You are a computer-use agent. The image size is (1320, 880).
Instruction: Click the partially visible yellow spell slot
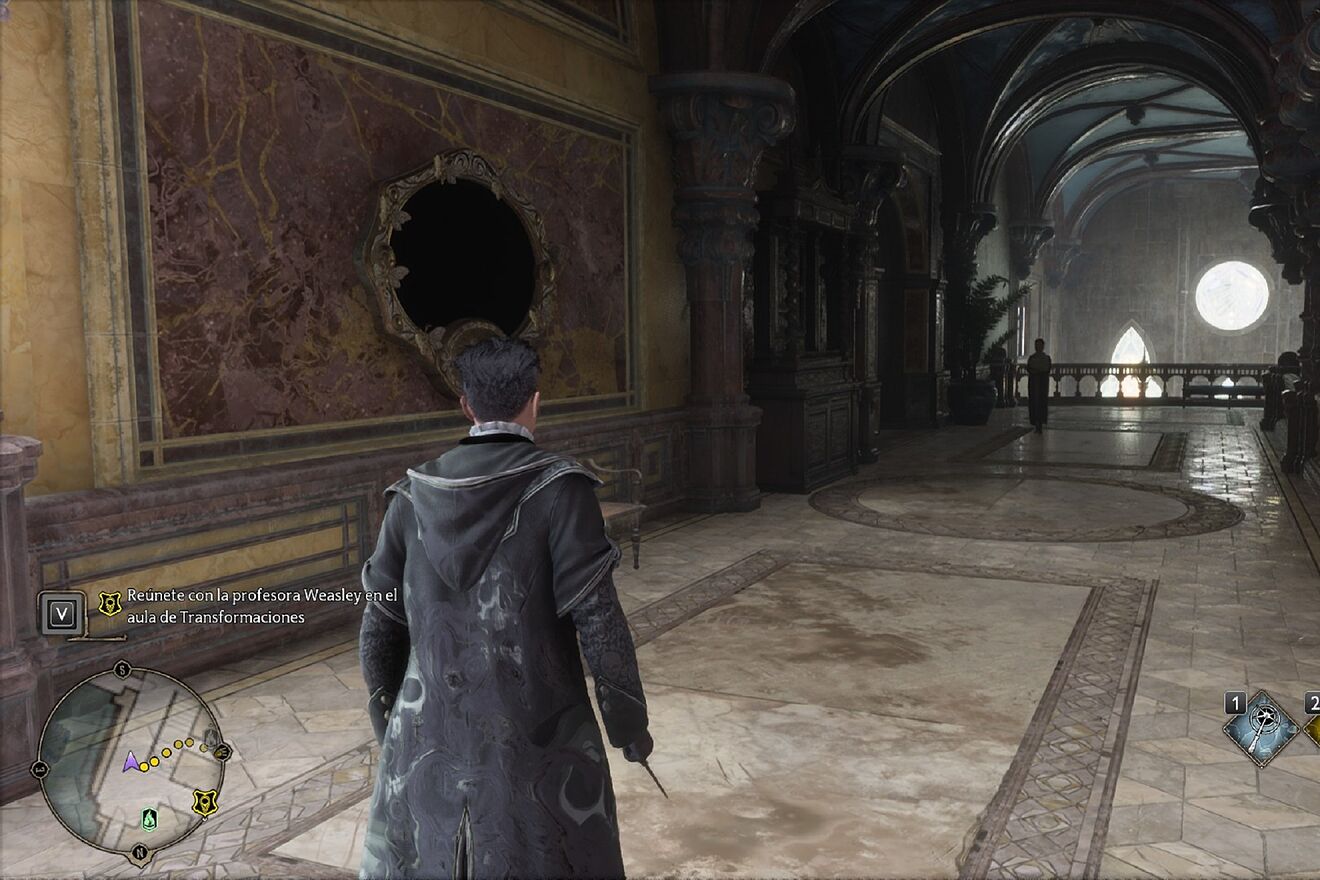pyautogui.click(x=1312, y=730)
